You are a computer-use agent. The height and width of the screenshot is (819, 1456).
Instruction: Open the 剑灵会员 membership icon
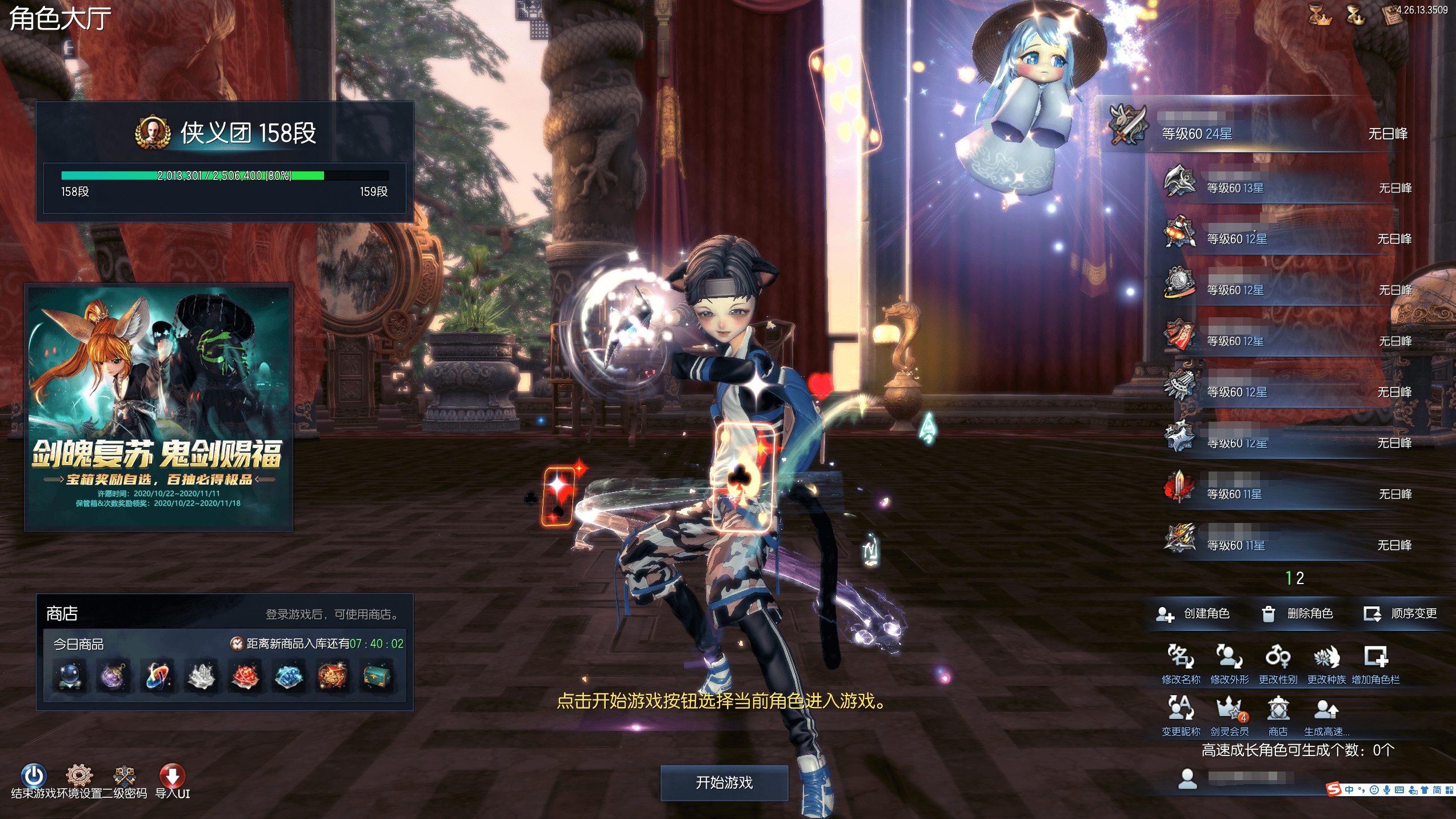tap(1229, 709)
